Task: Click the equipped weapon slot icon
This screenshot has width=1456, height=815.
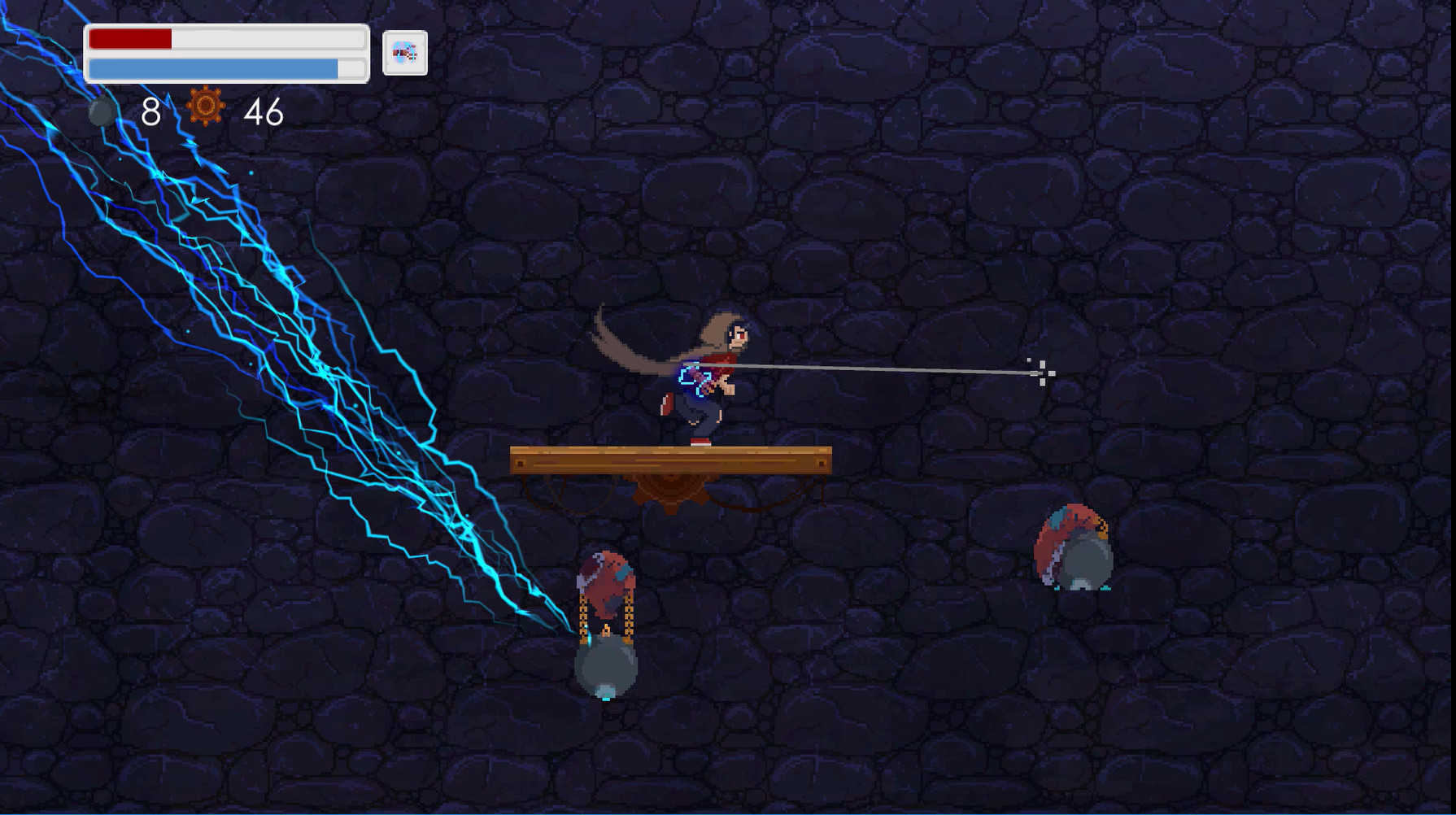Action: point(404,54)
